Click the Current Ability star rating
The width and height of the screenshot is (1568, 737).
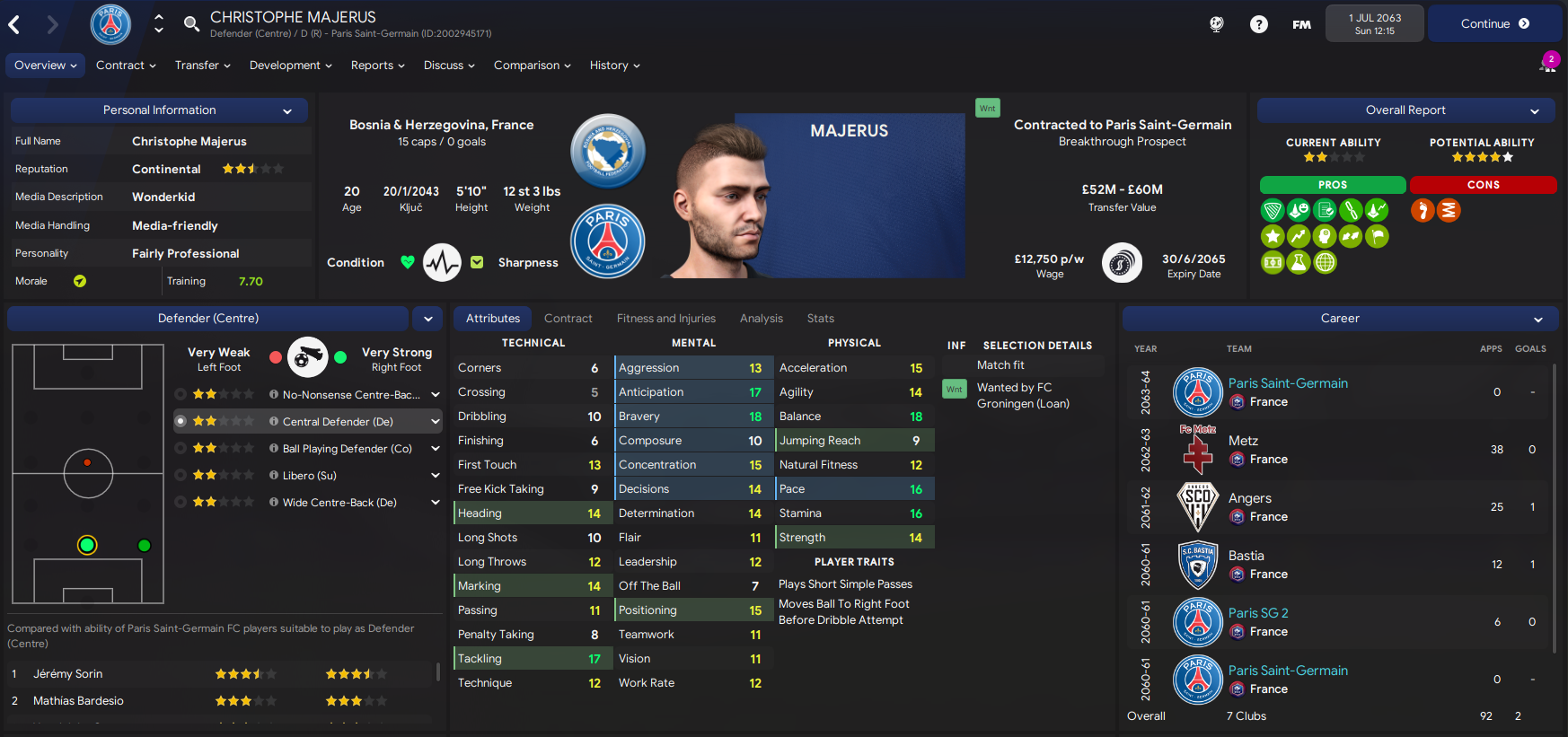[x=1333, y=156]
